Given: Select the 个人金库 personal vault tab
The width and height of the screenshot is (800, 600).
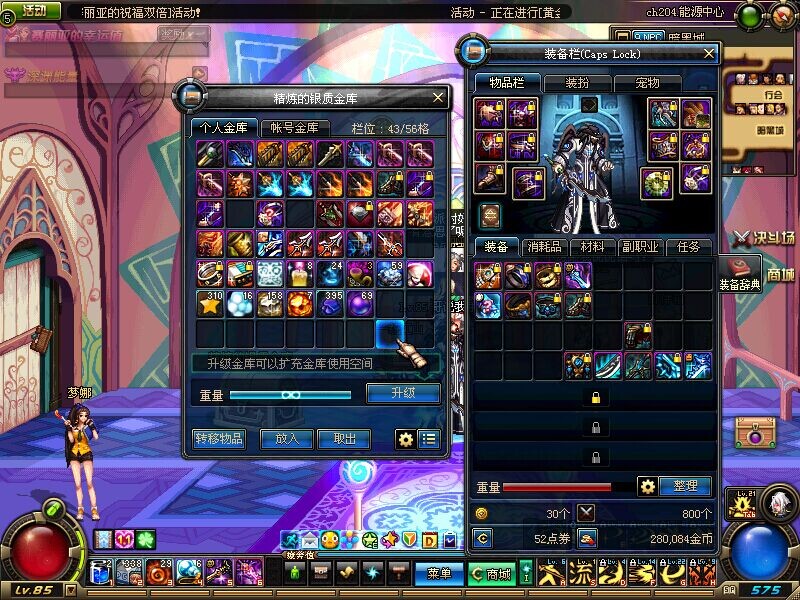Looking at the screenshot, I should (224, 128).
